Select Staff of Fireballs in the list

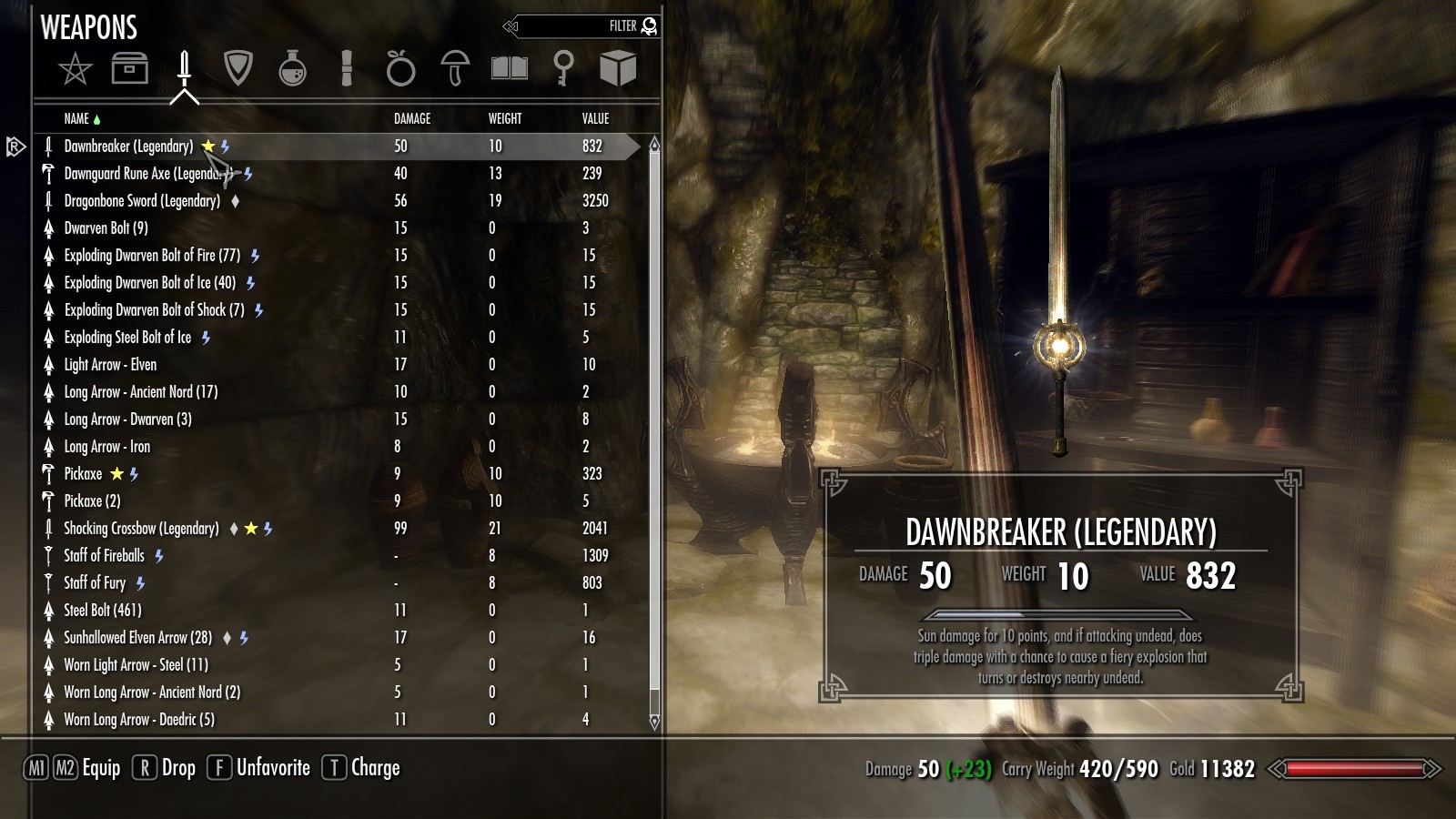coord(104,556)
